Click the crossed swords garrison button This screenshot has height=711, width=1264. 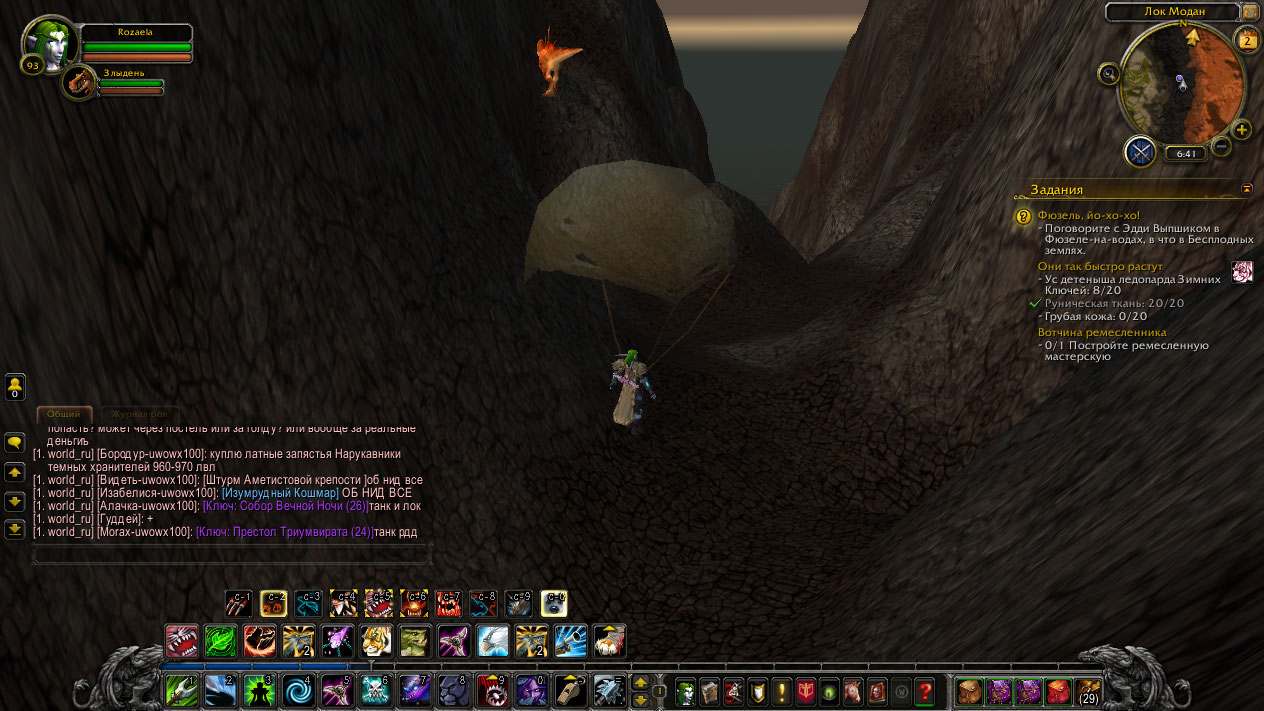(1140, 152)
